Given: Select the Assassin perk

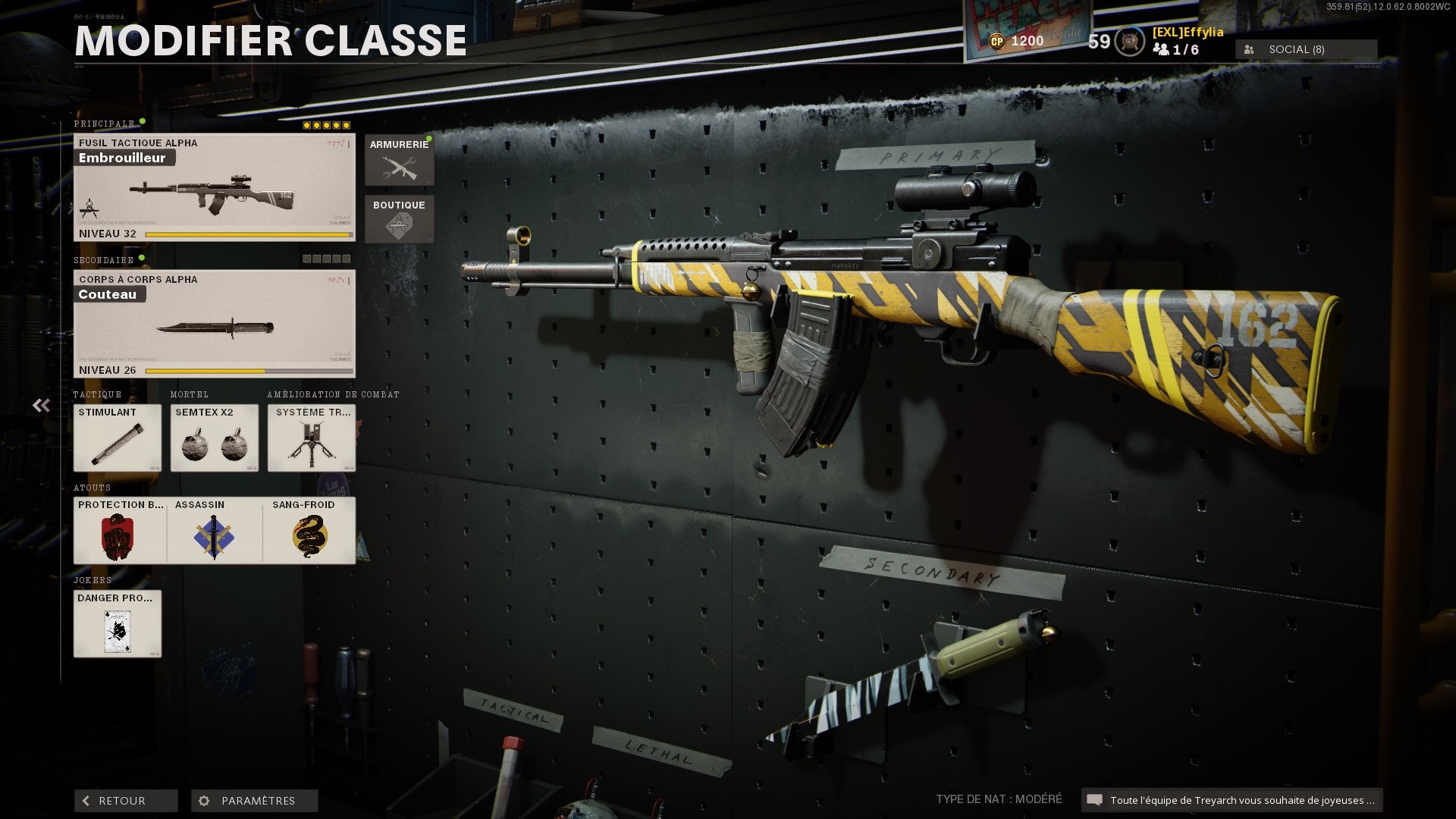Looking at the screenshot, I should click(214, 531).
